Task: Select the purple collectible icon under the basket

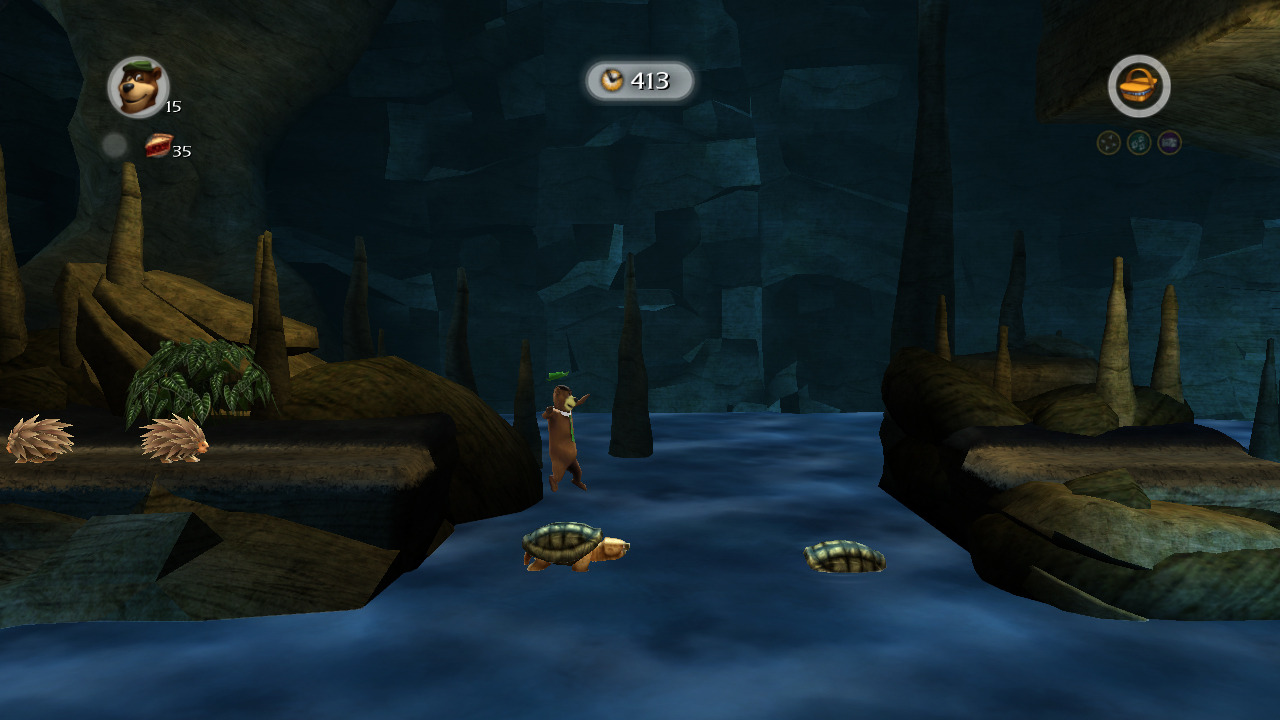Action: coord(1169,143)
